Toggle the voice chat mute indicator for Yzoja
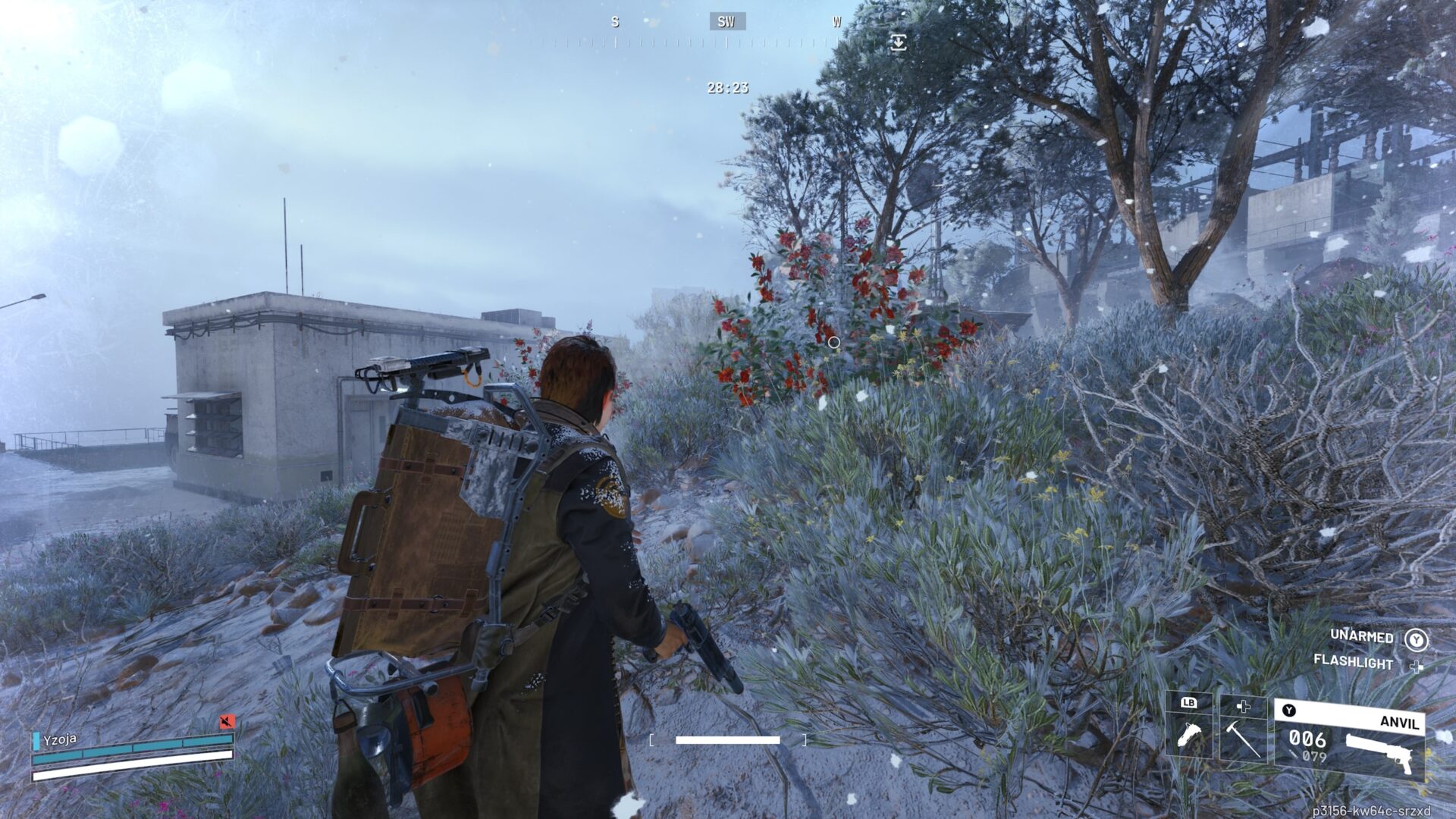 (x=226, y=721)
